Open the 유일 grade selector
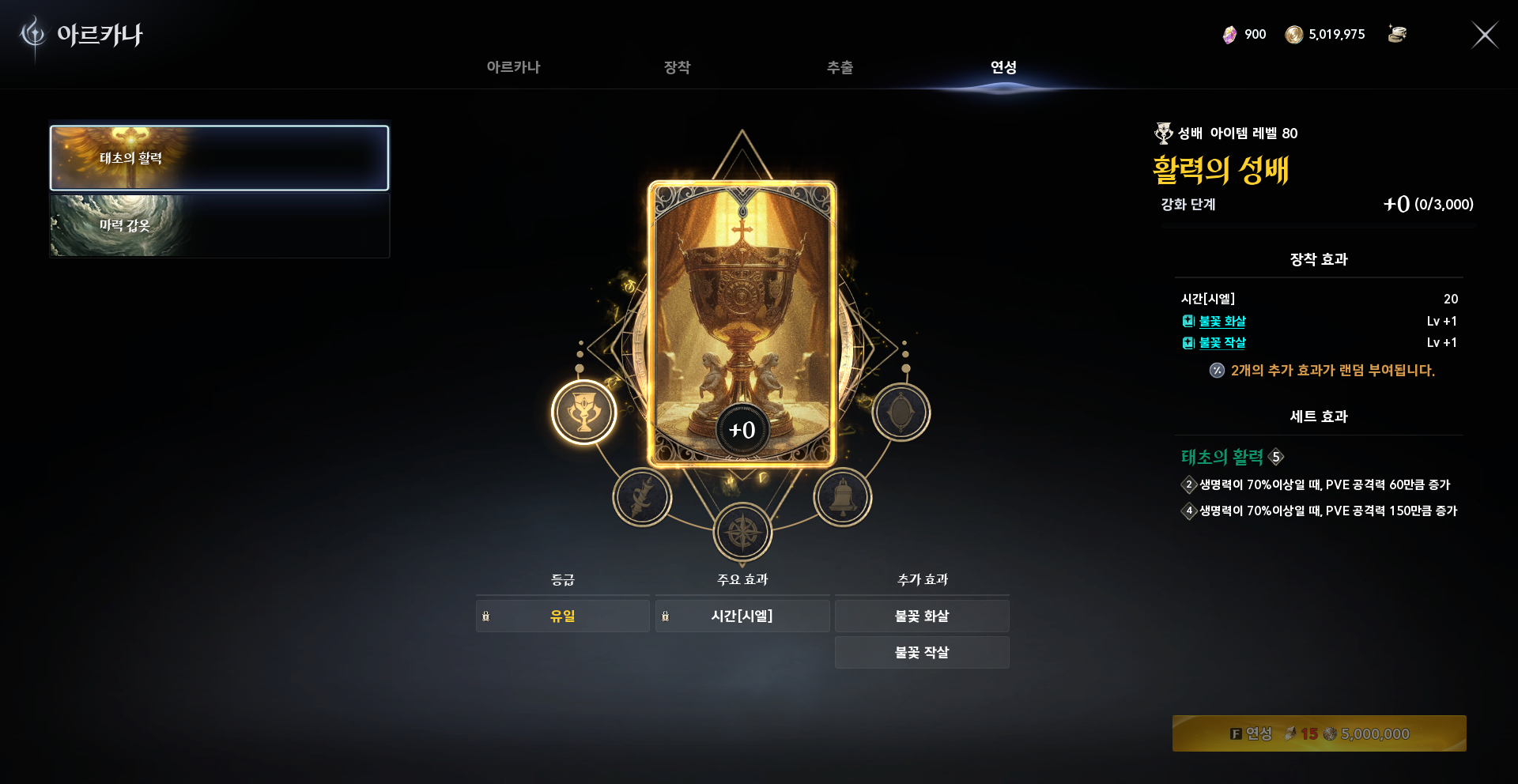The width and height of the screenshot is (1518, 784). [x=563, y=616]
